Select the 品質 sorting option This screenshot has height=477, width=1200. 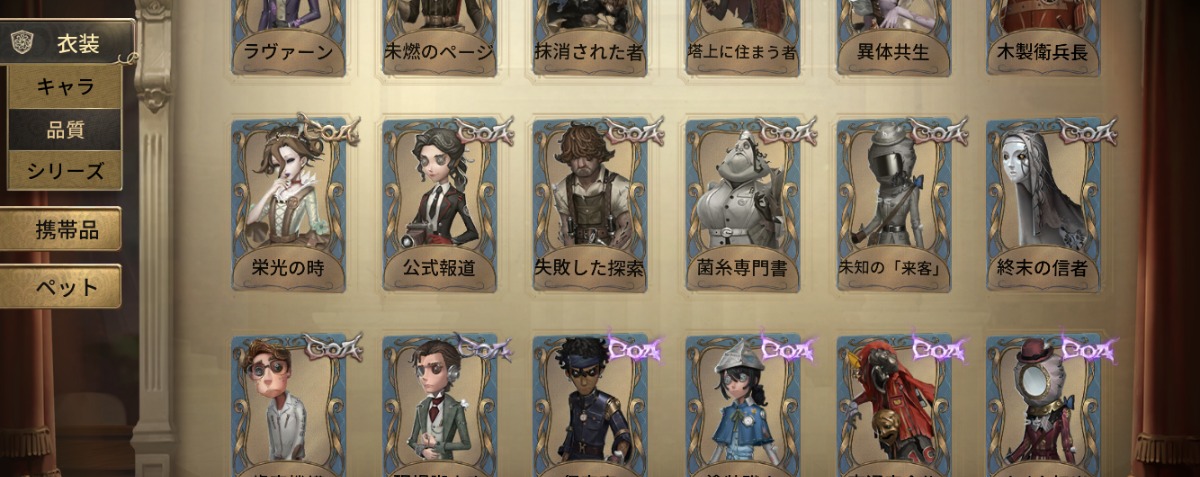pos(66,129)
